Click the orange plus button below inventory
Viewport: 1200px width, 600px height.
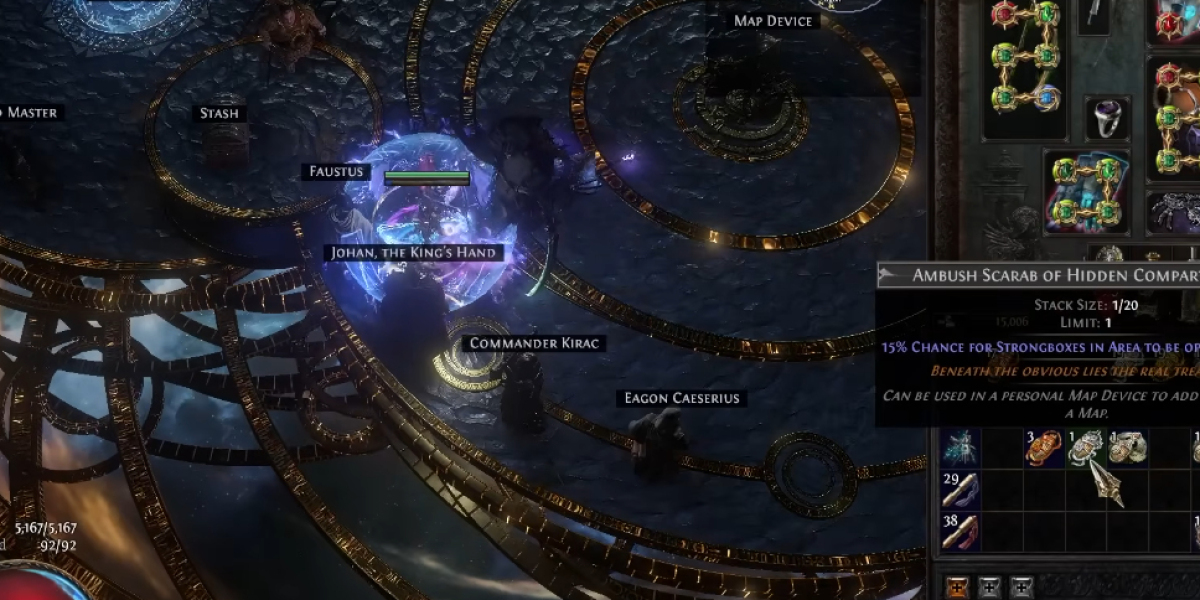coord(958,587)
